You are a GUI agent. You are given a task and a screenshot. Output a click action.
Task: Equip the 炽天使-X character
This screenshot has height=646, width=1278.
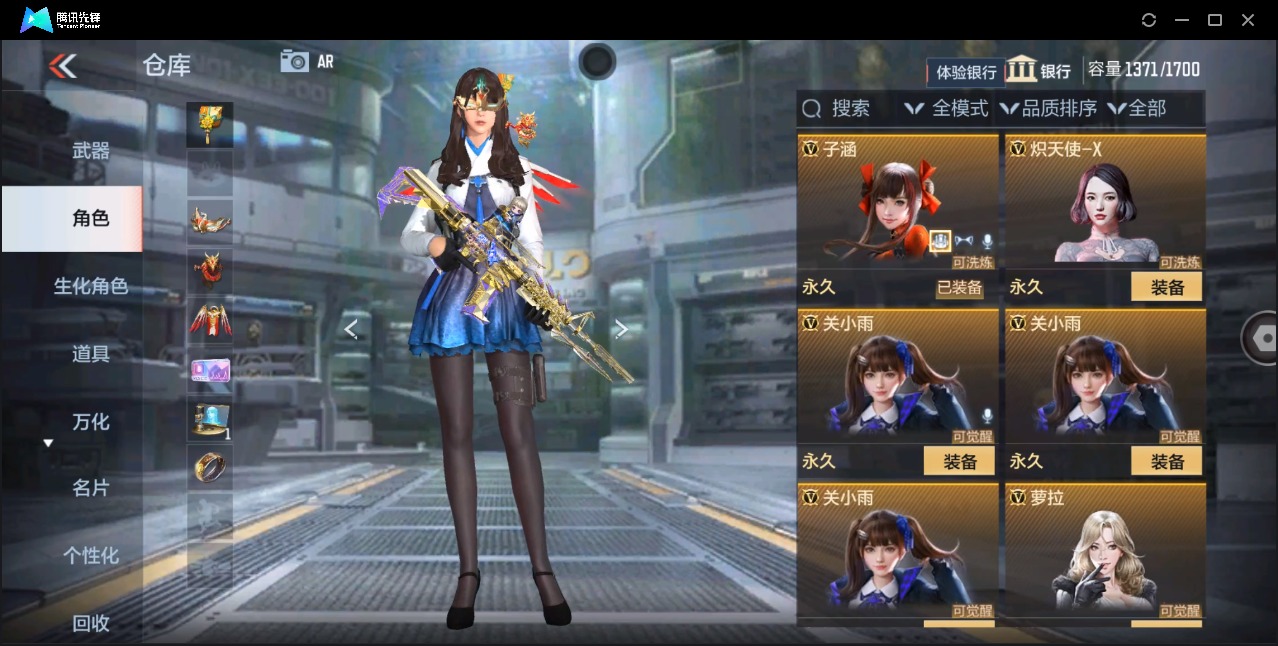(x=1166, y=287)
